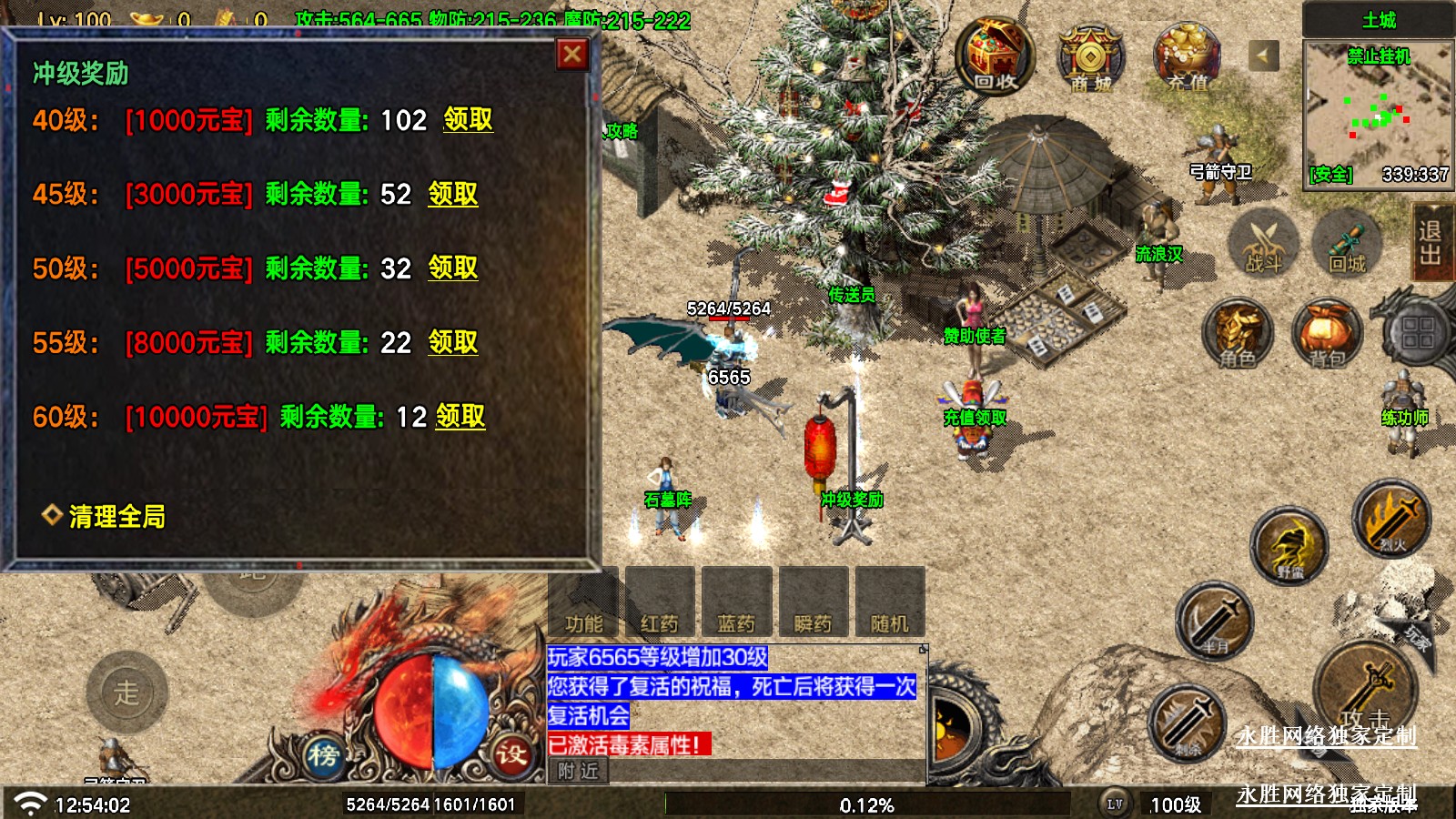Image resolution: width=1456 pixels, height=819 pixels.
Task: Claim the 55级 8000元宝 reward
Action: click(x=452, y=342)
